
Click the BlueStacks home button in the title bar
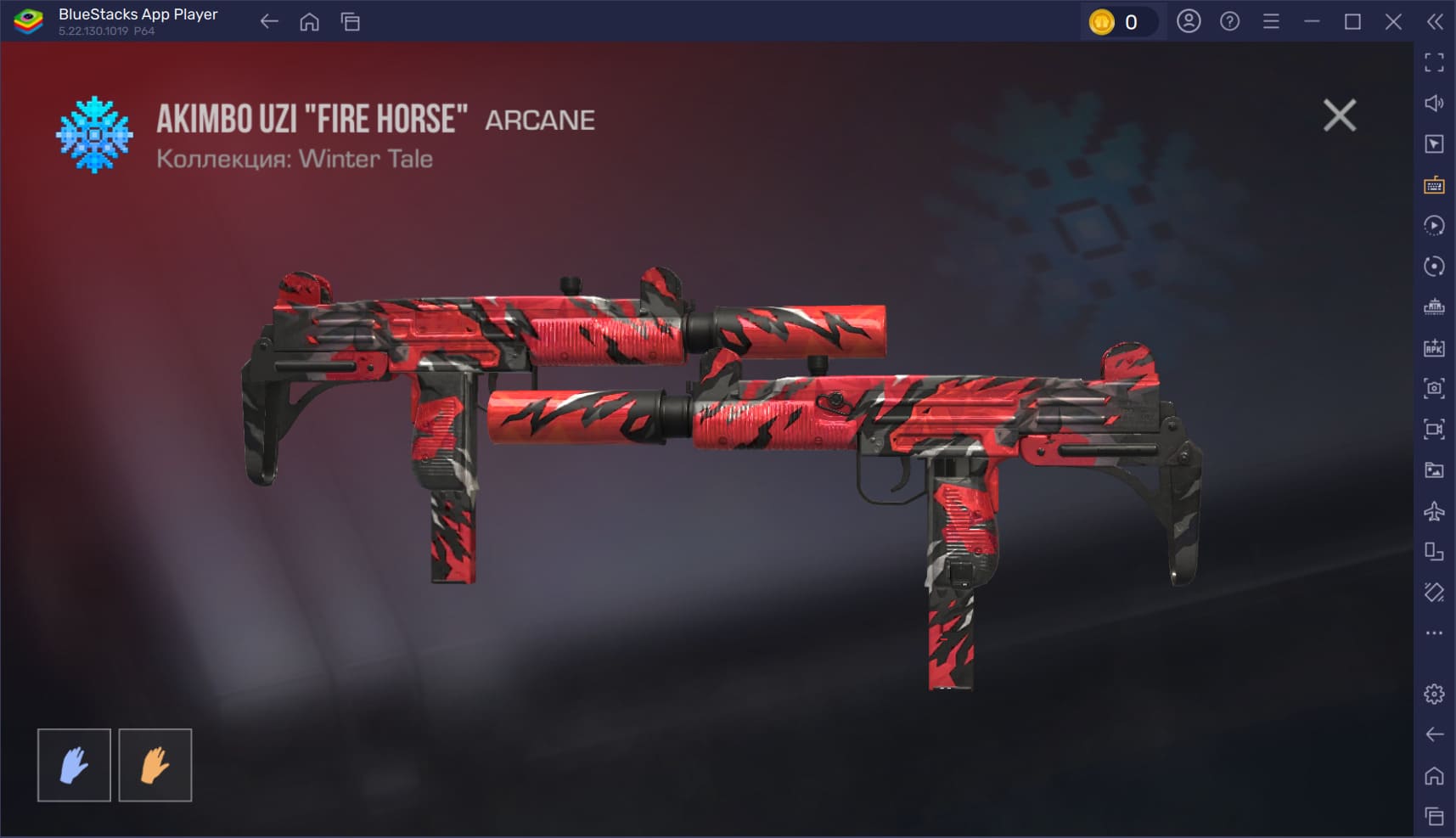[310, 22]
